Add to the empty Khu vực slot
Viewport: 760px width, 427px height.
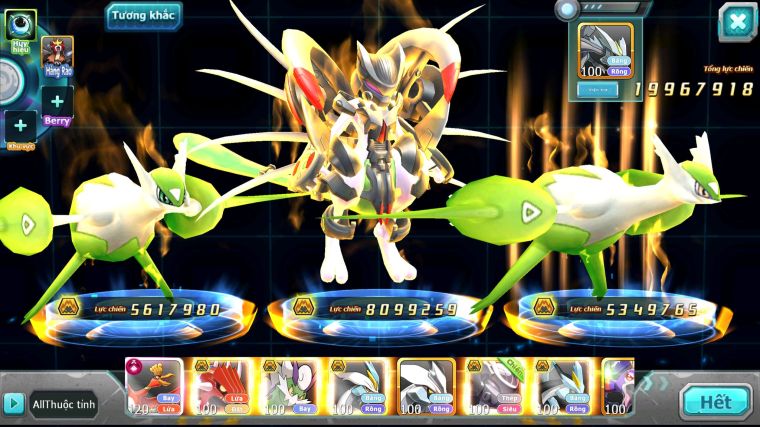pyautogui.click(x=20, y=126)
